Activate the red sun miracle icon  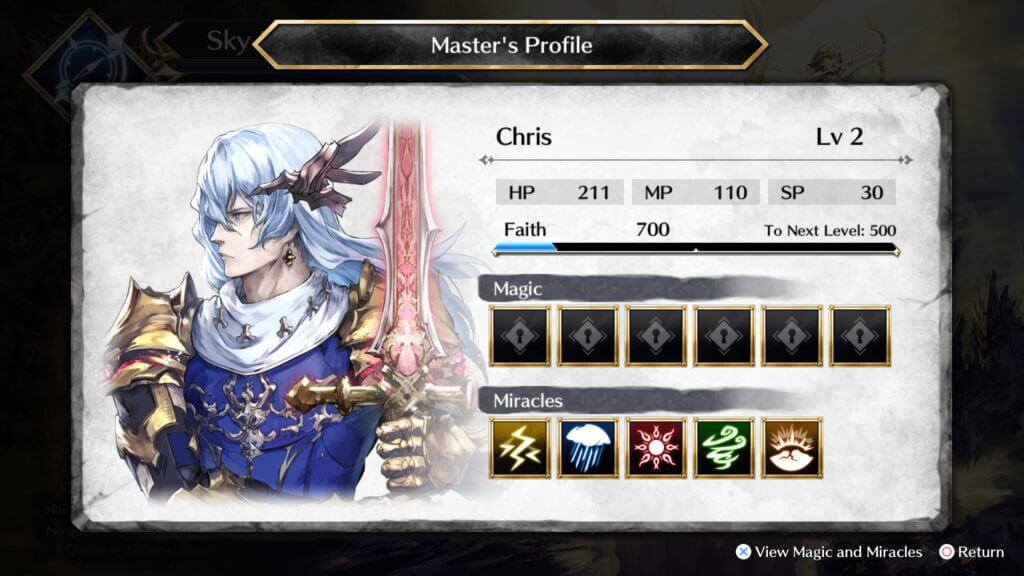click(x=656, y=447)
